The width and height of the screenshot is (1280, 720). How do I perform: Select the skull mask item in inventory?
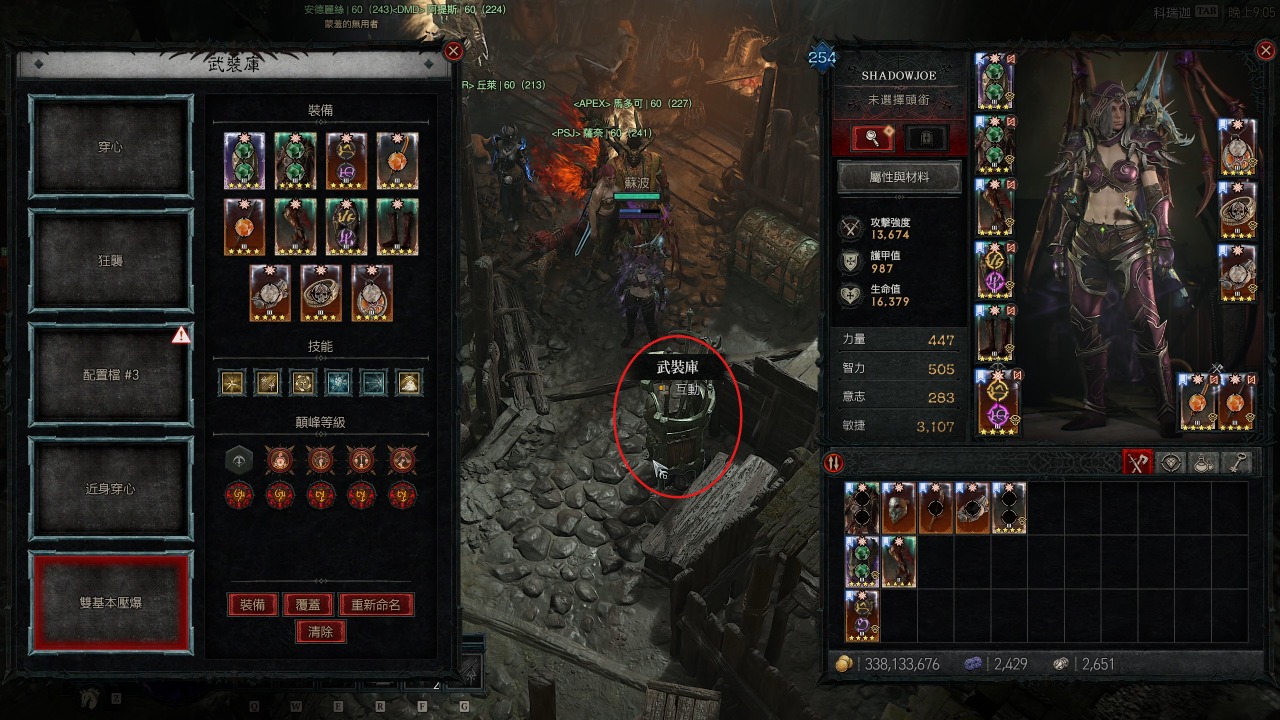[x=899, y=508]
